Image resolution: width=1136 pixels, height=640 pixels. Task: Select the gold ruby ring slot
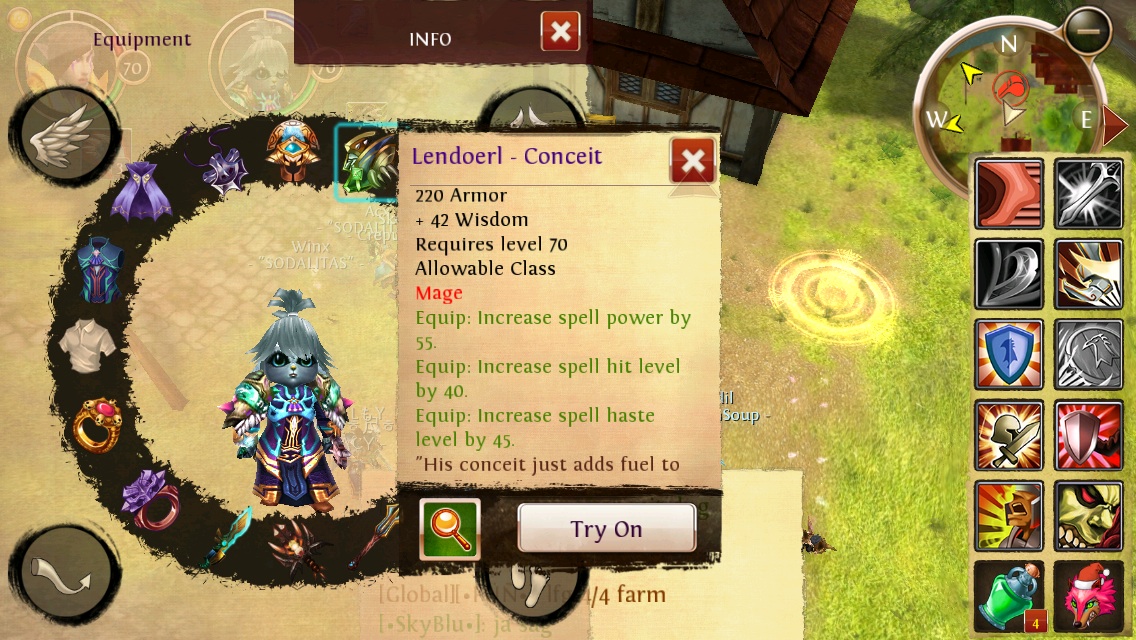[x=98, y=424]
